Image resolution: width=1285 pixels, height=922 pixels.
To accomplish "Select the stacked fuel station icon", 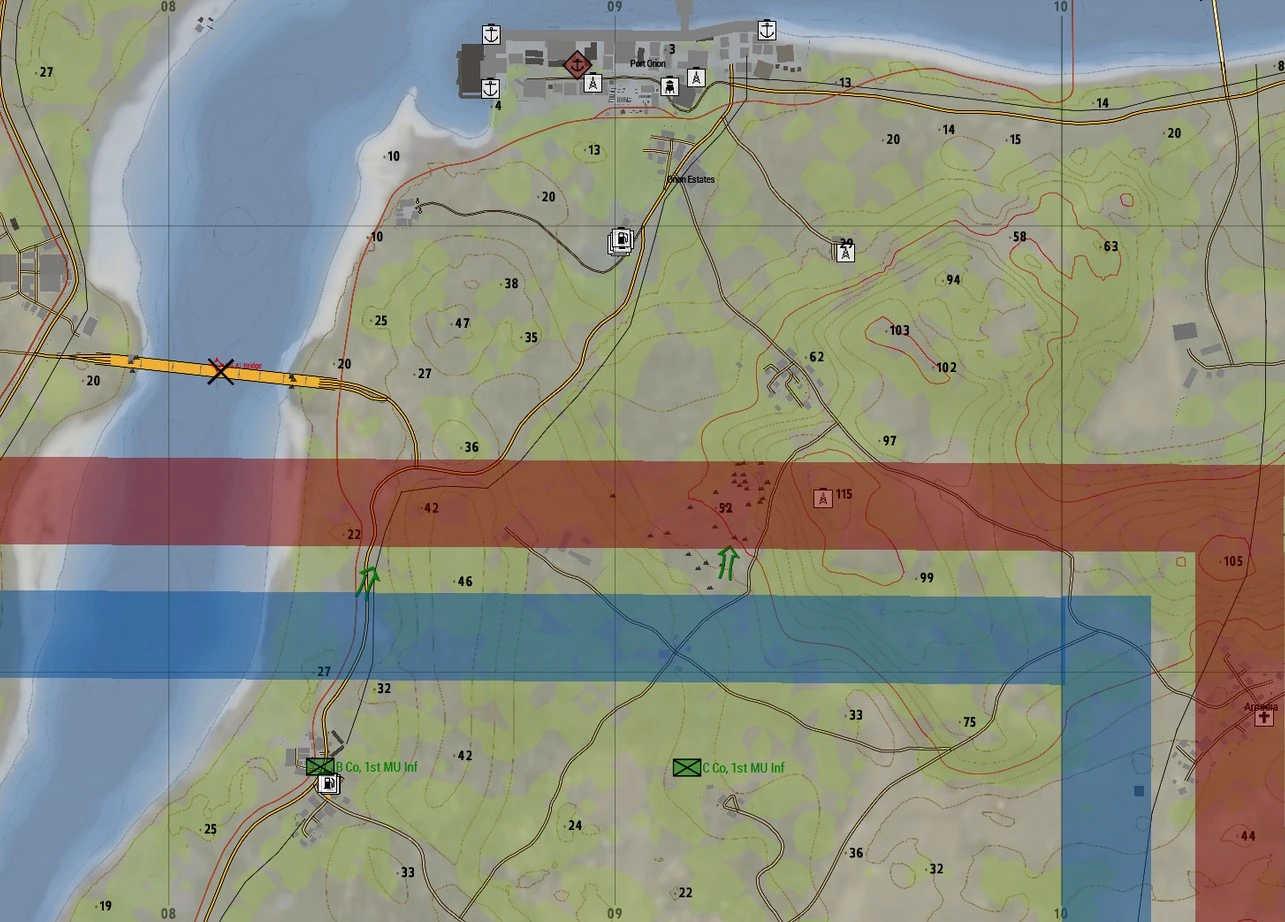I will coord(622,240).
